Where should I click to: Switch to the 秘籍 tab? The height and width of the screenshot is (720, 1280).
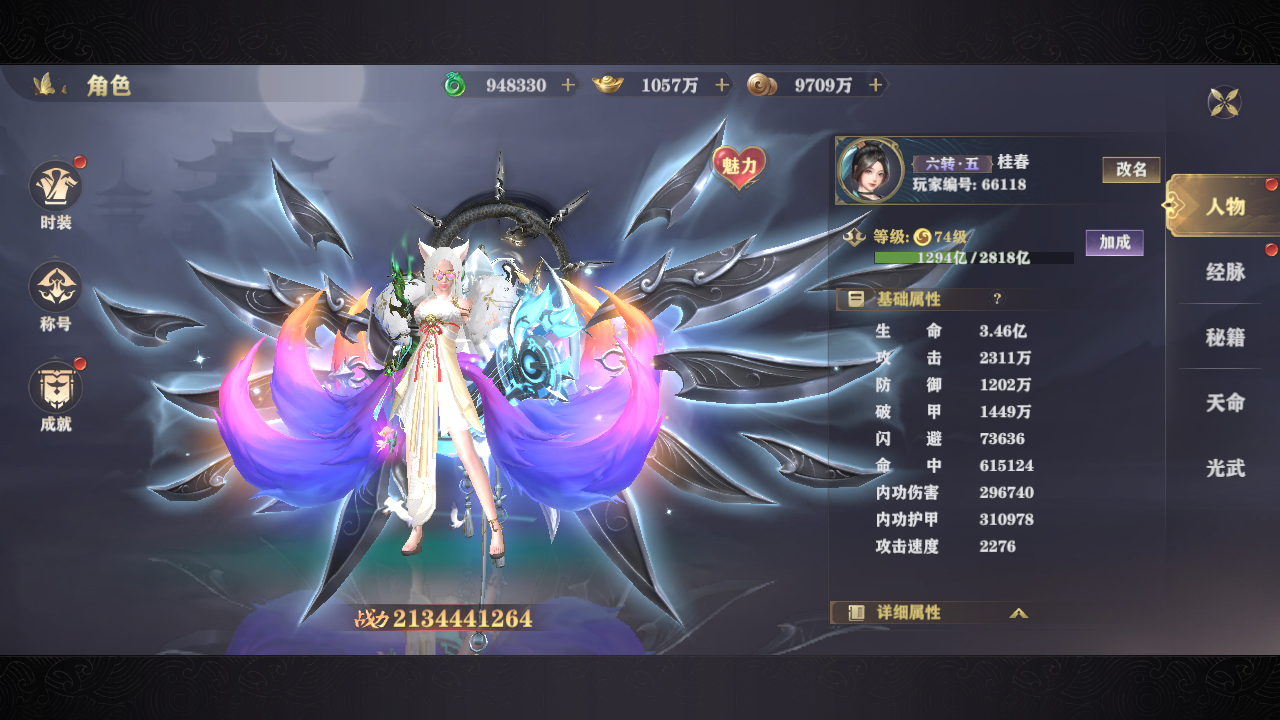(x=1225, y=338)
